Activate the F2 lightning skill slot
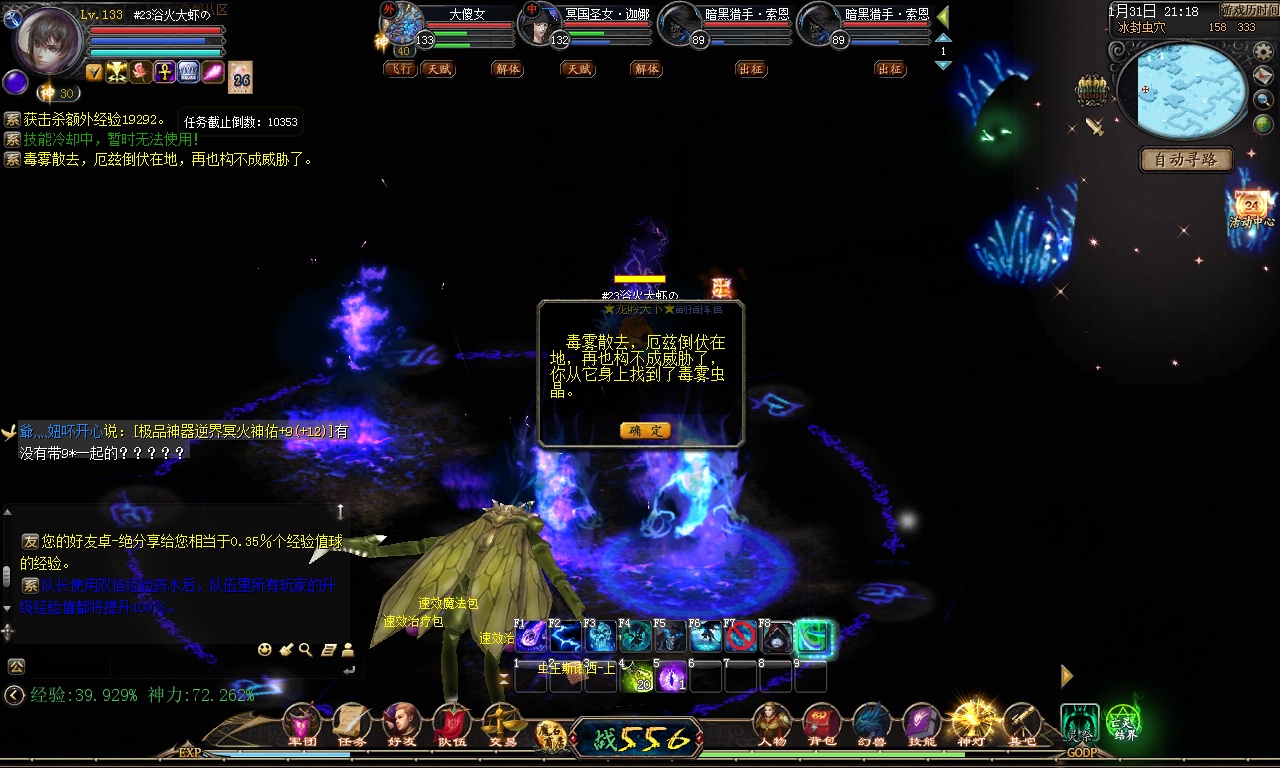 click(x=565, y=637)
